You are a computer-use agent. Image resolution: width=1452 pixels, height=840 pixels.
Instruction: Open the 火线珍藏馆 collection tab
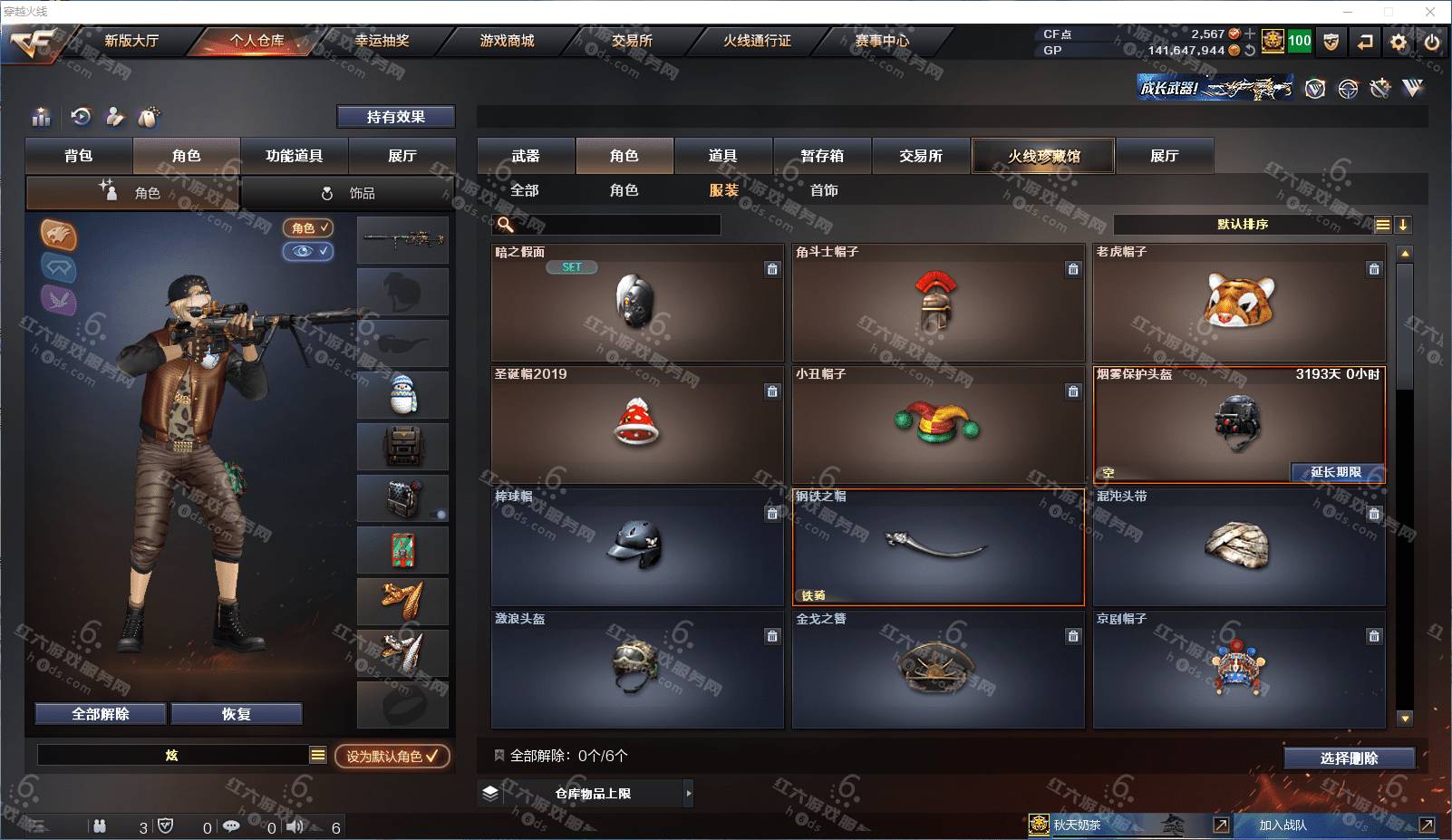[x=1043, y=156]
